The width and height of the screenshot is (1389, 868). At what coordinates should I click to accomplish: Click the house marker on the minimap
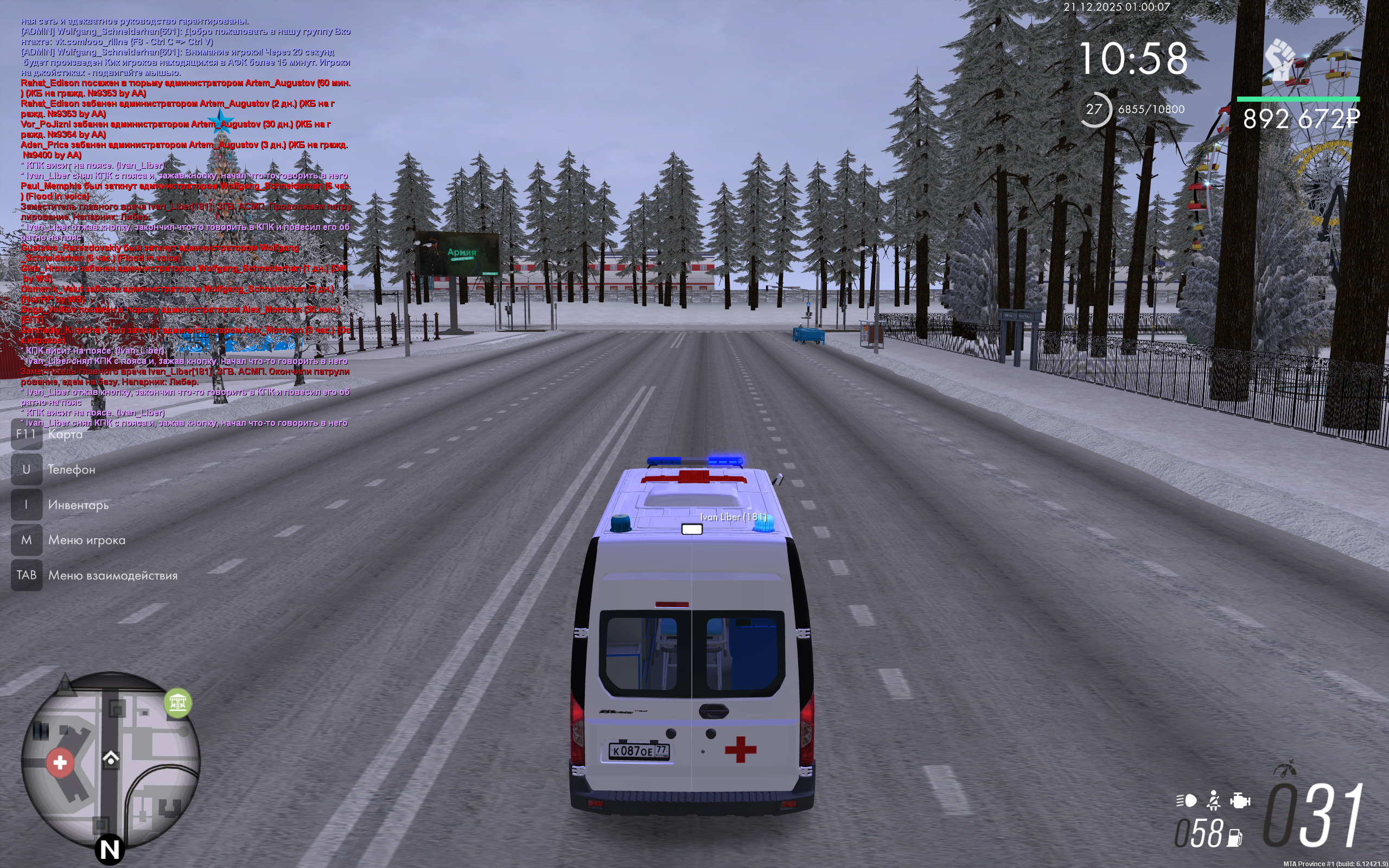click(111, 758)
